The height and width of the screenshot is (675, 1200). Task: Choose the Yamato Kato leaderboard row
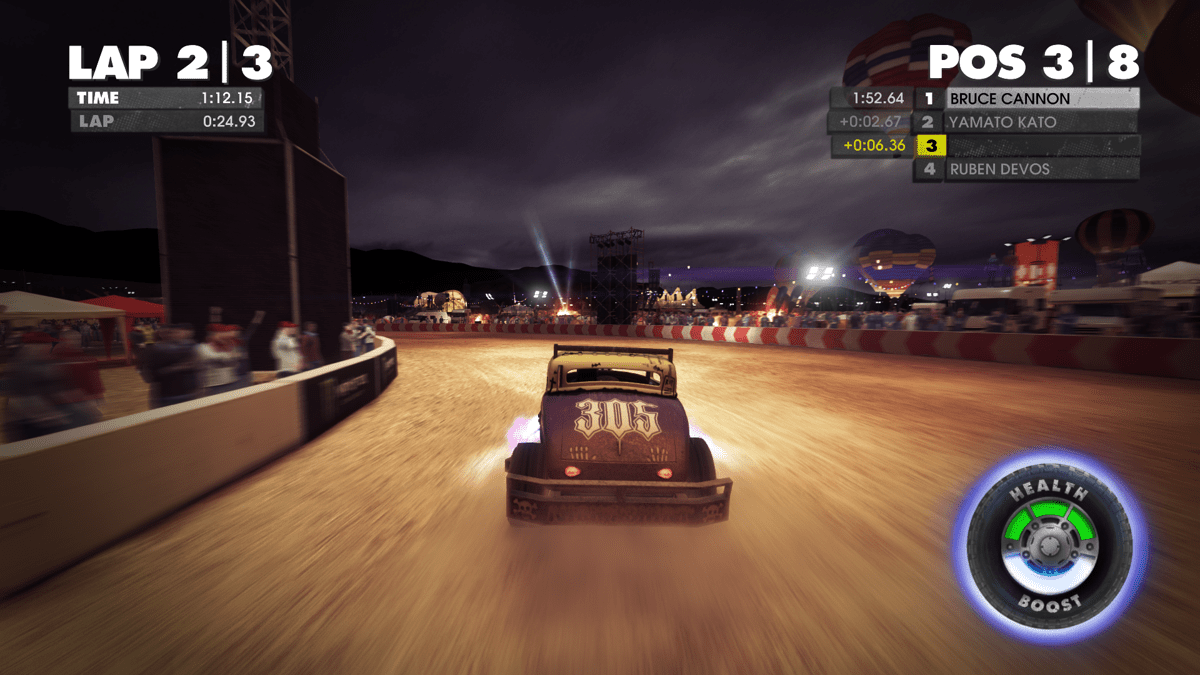(x=1040, y=122)
